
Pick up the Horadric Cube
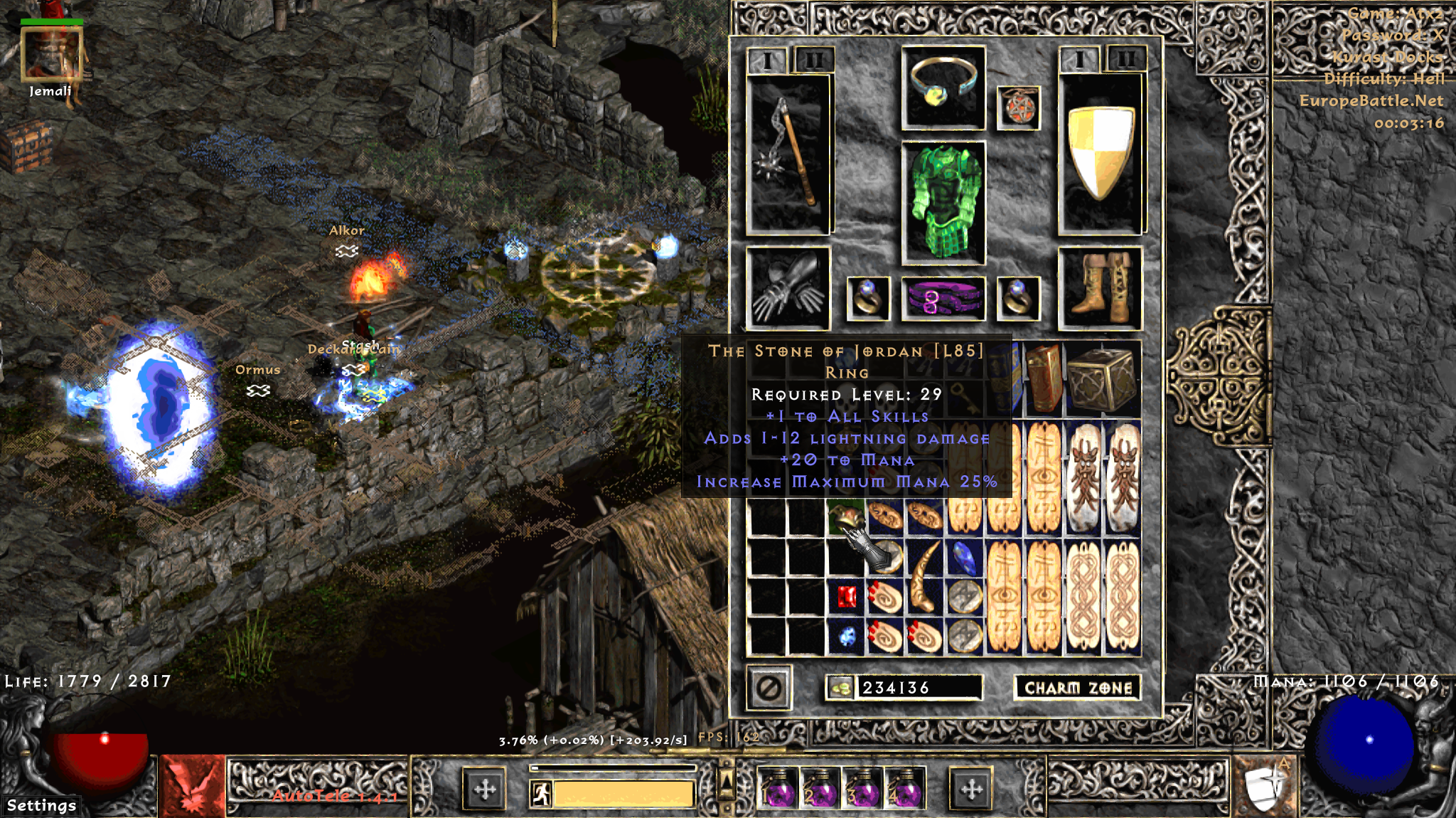tap(1103, 378)
